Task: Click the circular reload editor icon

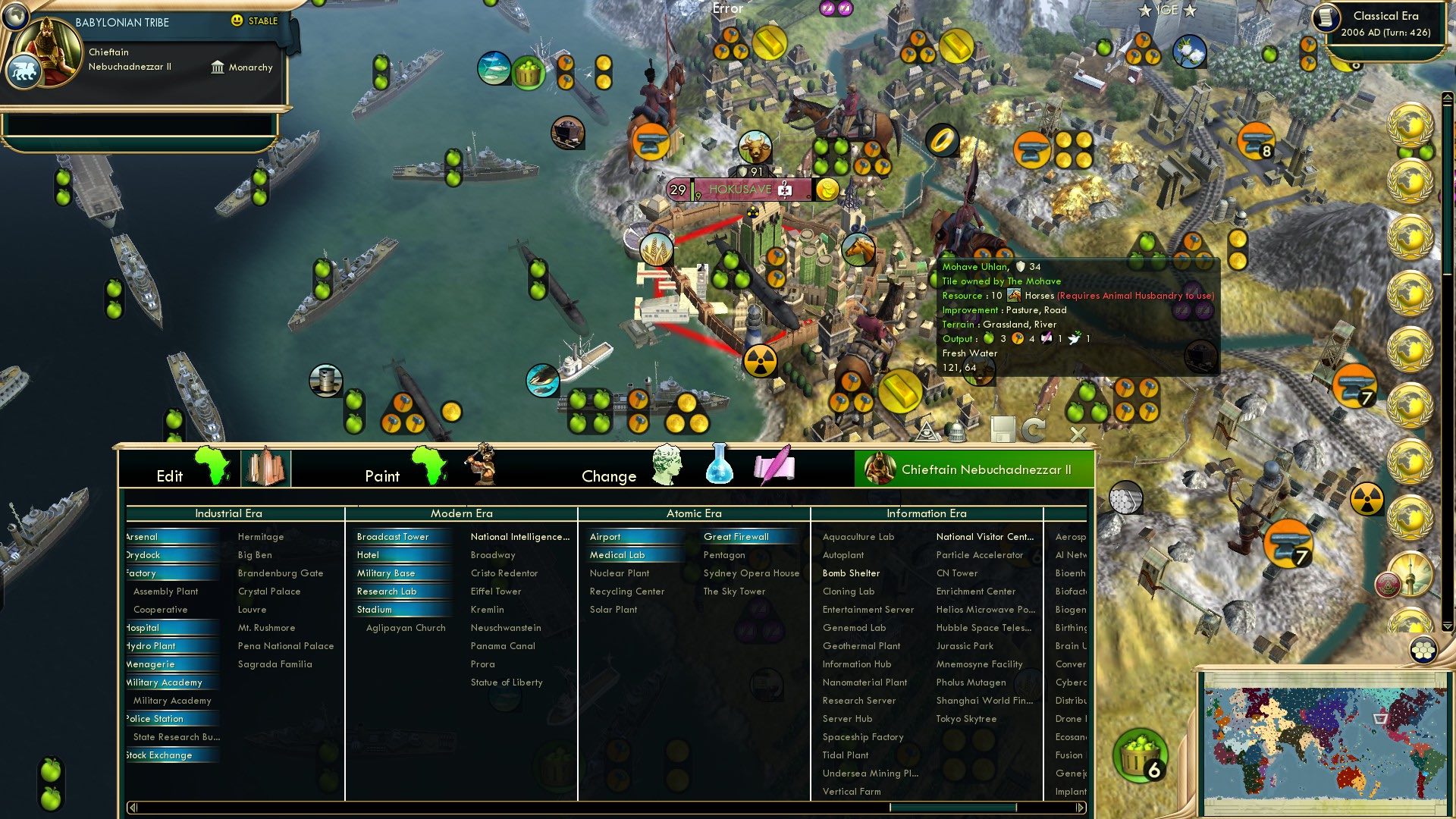Action: pyautogui.click(x=1033, y=428)
